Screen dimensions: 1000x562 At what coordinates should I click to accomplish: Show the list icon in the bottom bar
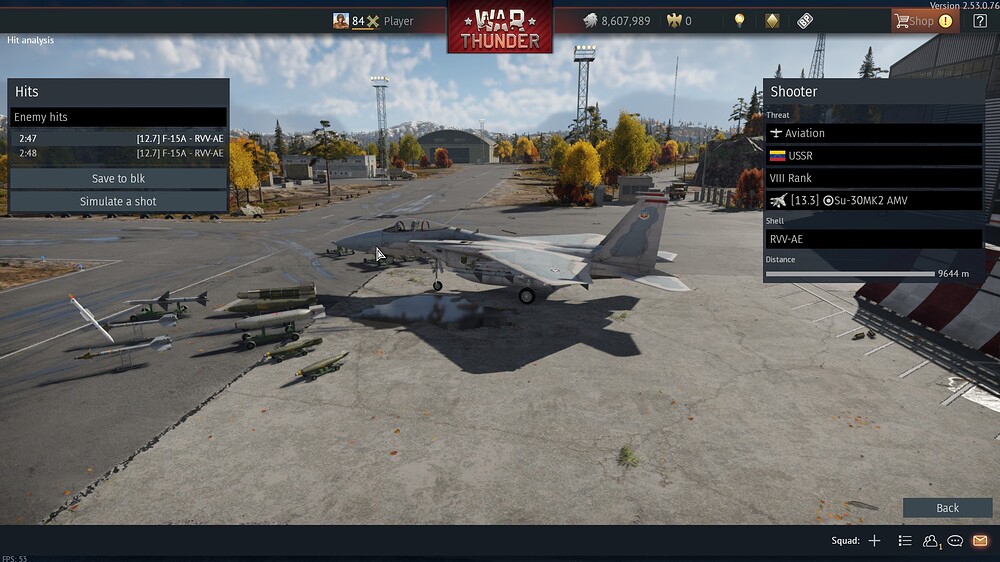point(905,541)
